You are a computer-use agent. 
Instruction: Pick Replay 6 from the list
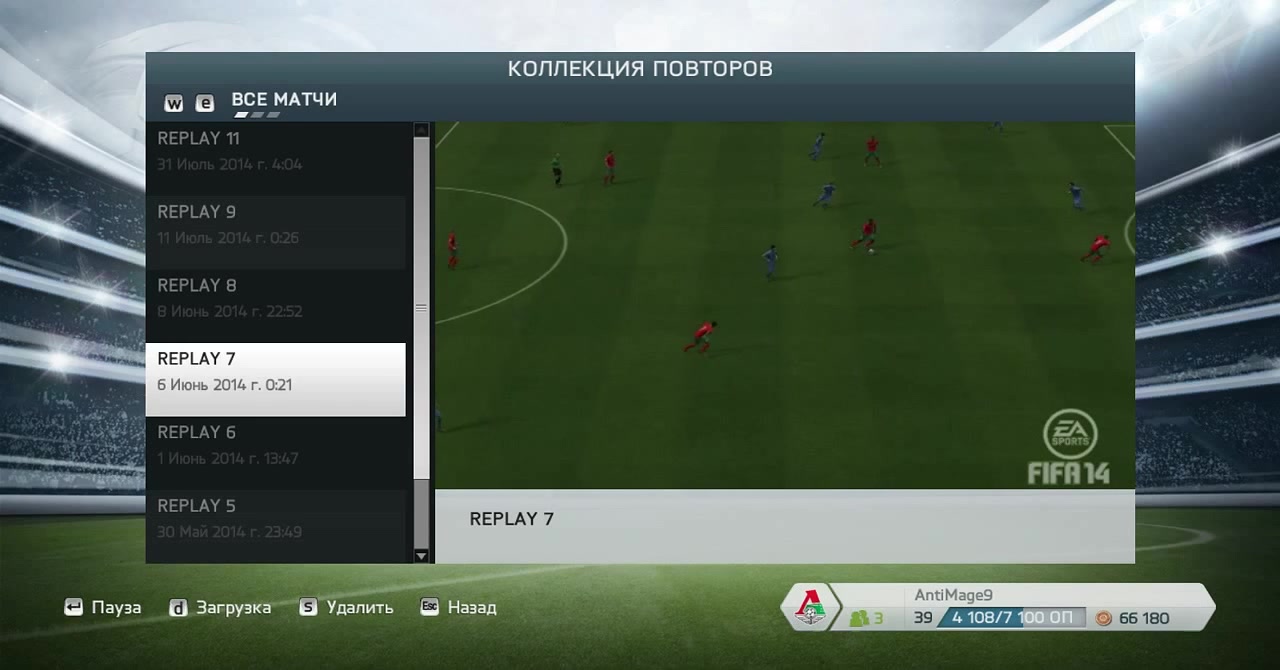click(x=275, y=445)
